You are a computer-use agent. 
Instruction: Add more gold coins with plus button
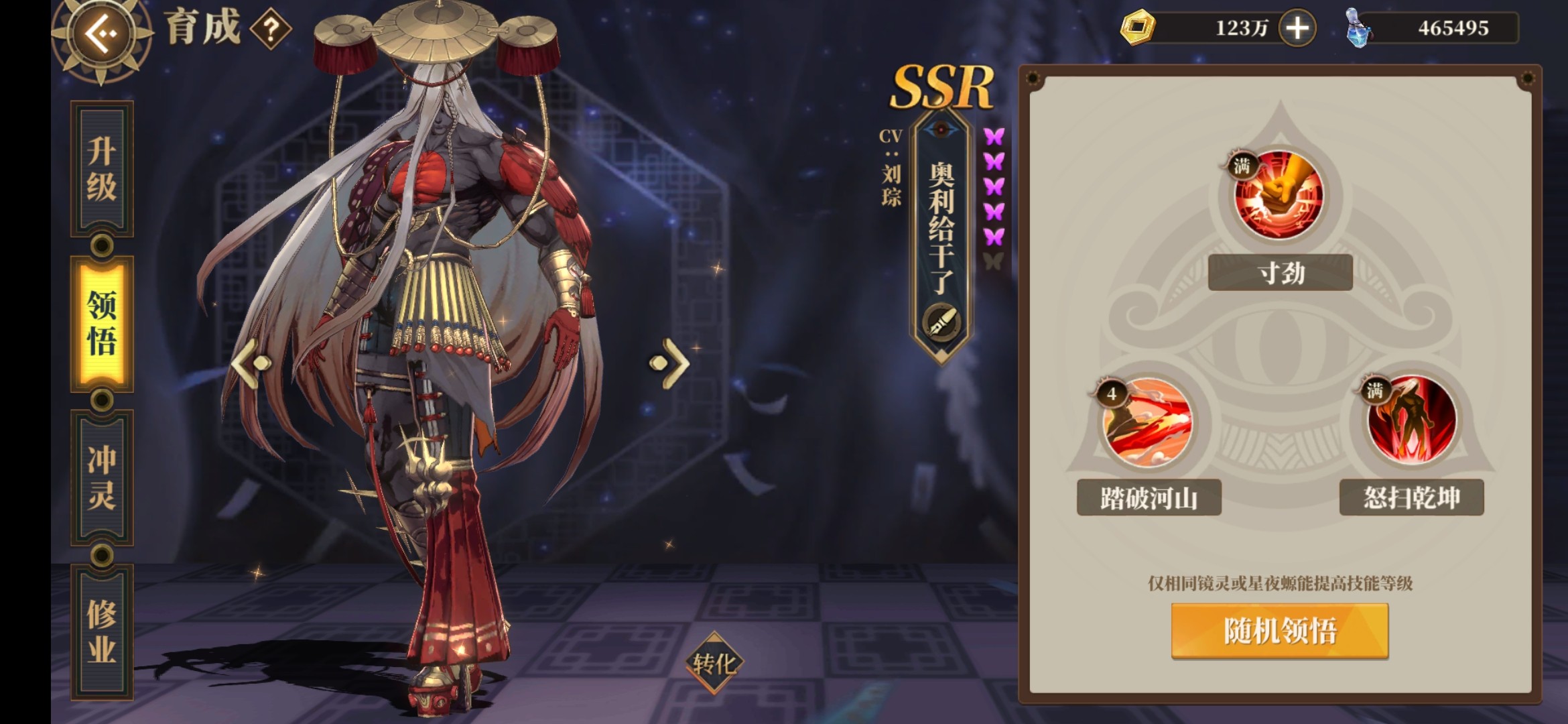pos(1297,28)
